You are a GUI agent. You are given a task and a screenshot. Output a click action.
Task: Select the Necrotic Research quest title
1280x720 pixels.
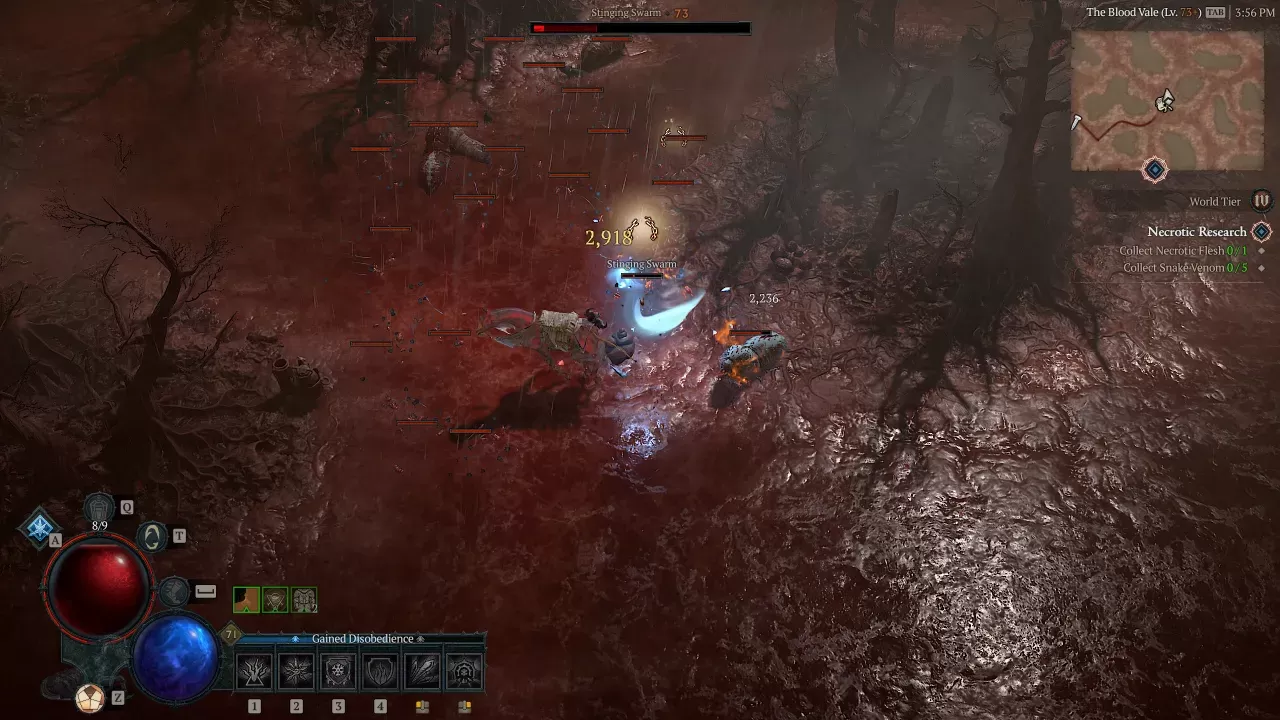[x=1196, y=231]
